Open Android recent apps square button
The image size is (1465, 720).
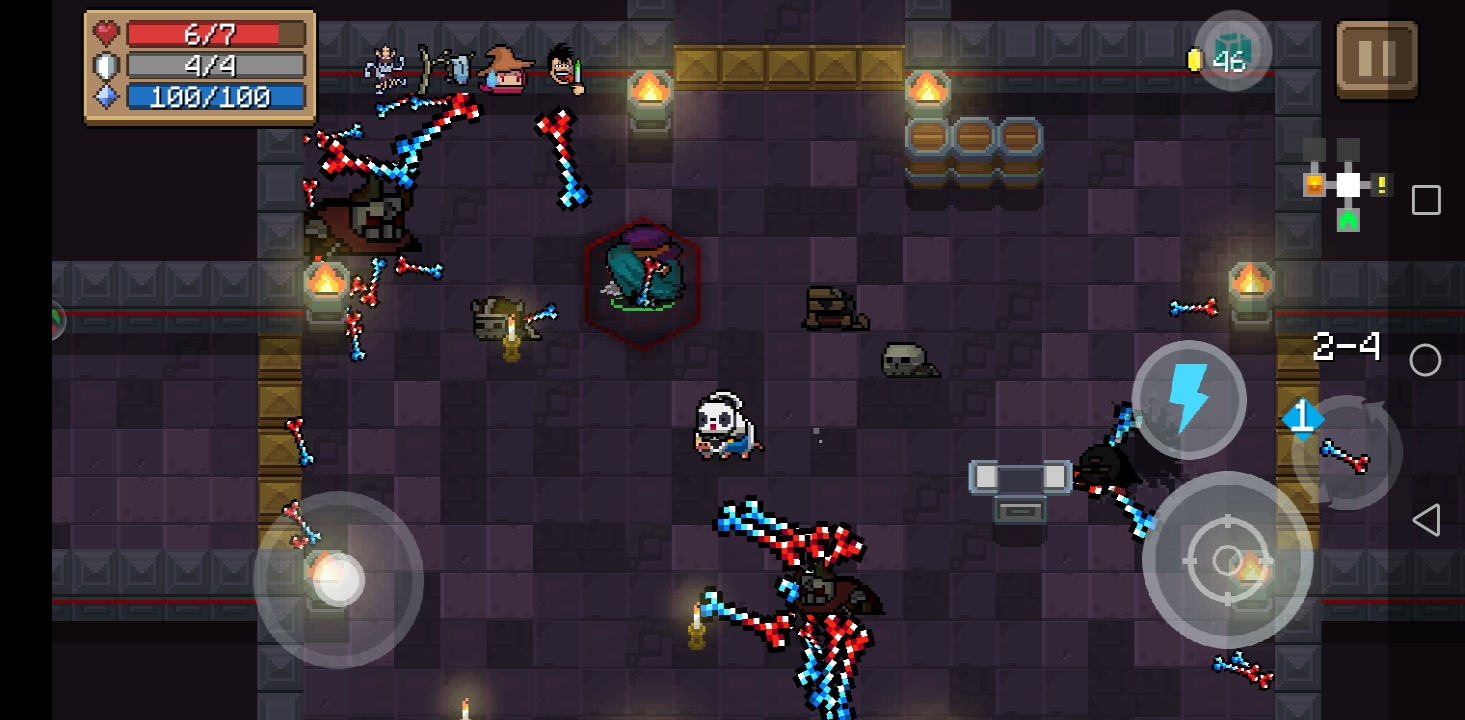click(1426, 200)
